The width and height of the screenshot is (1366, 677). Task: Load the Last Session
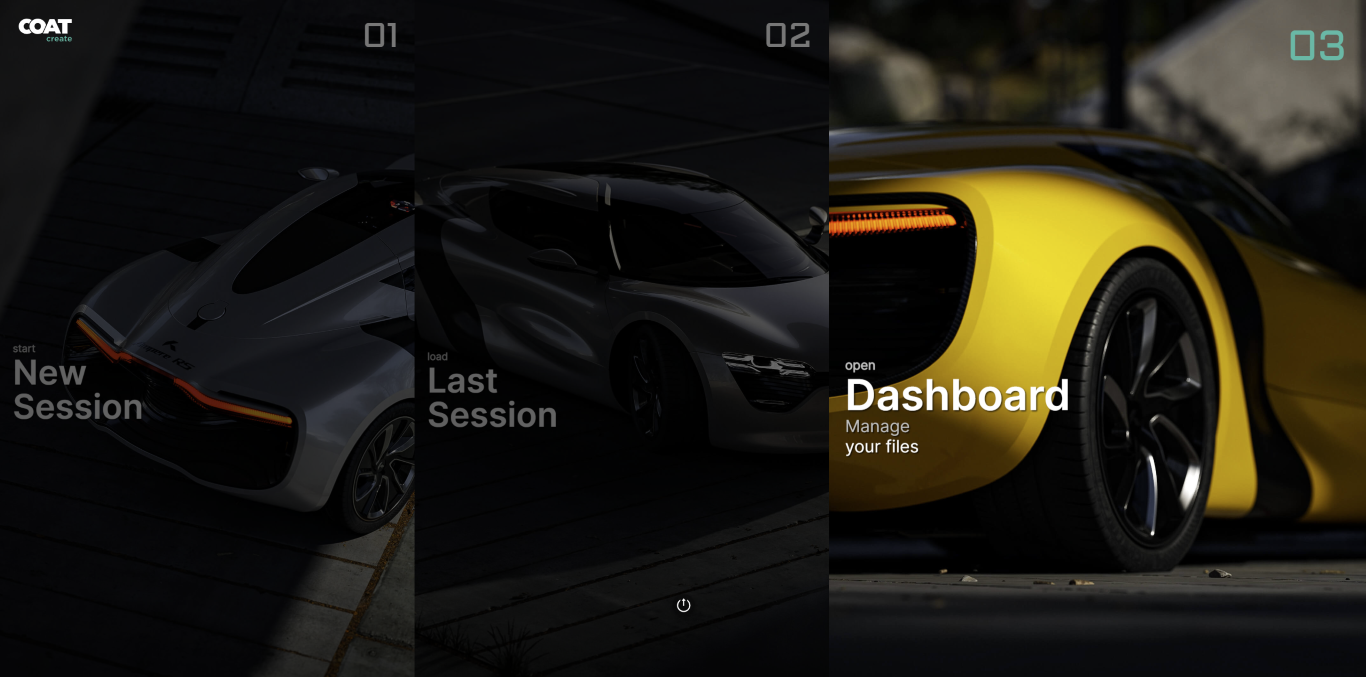point(492,398)
